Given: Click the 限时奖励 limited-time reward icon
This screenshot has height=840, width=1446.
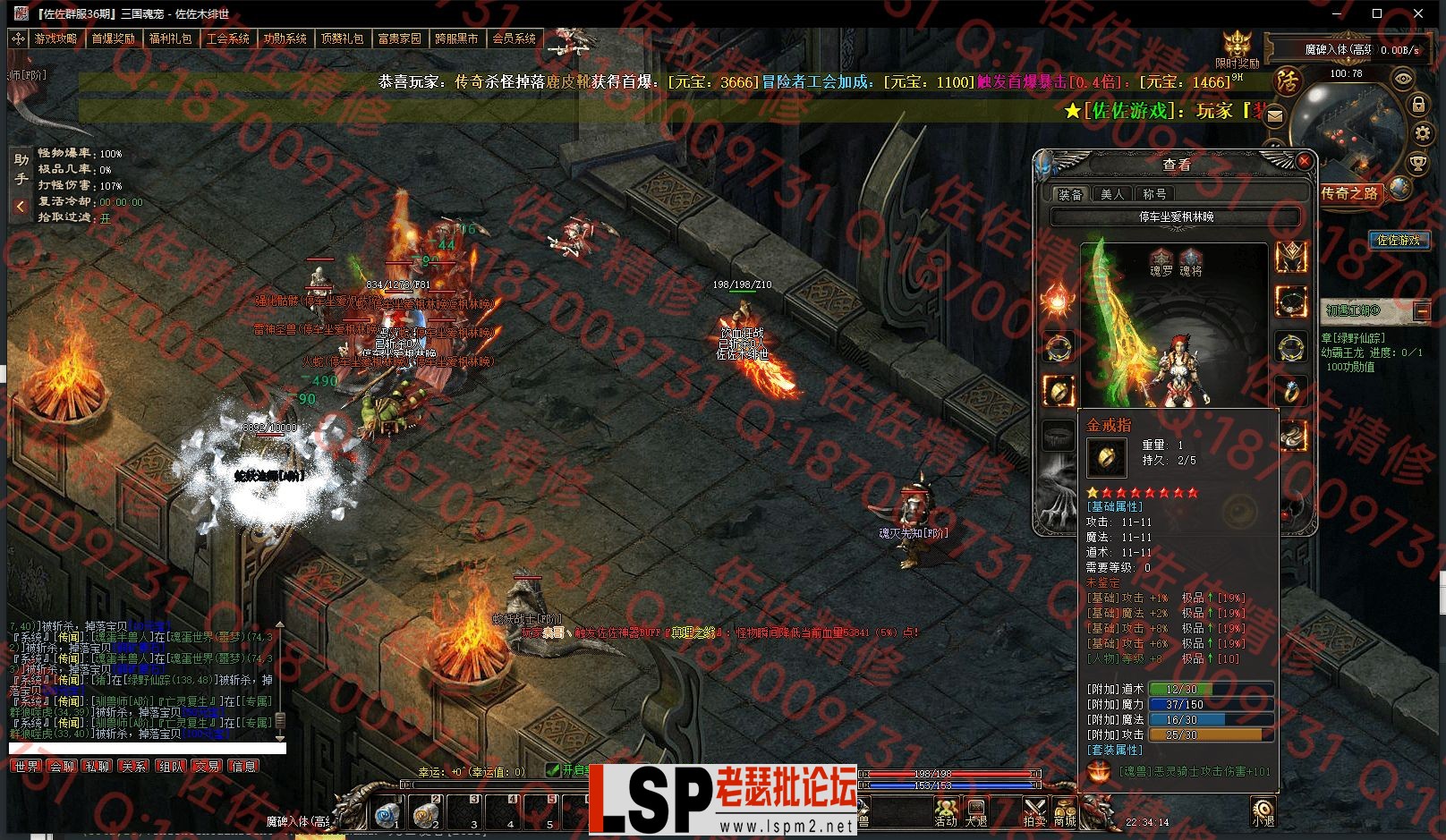Looking at the screenshot, I should [1238, 48].
